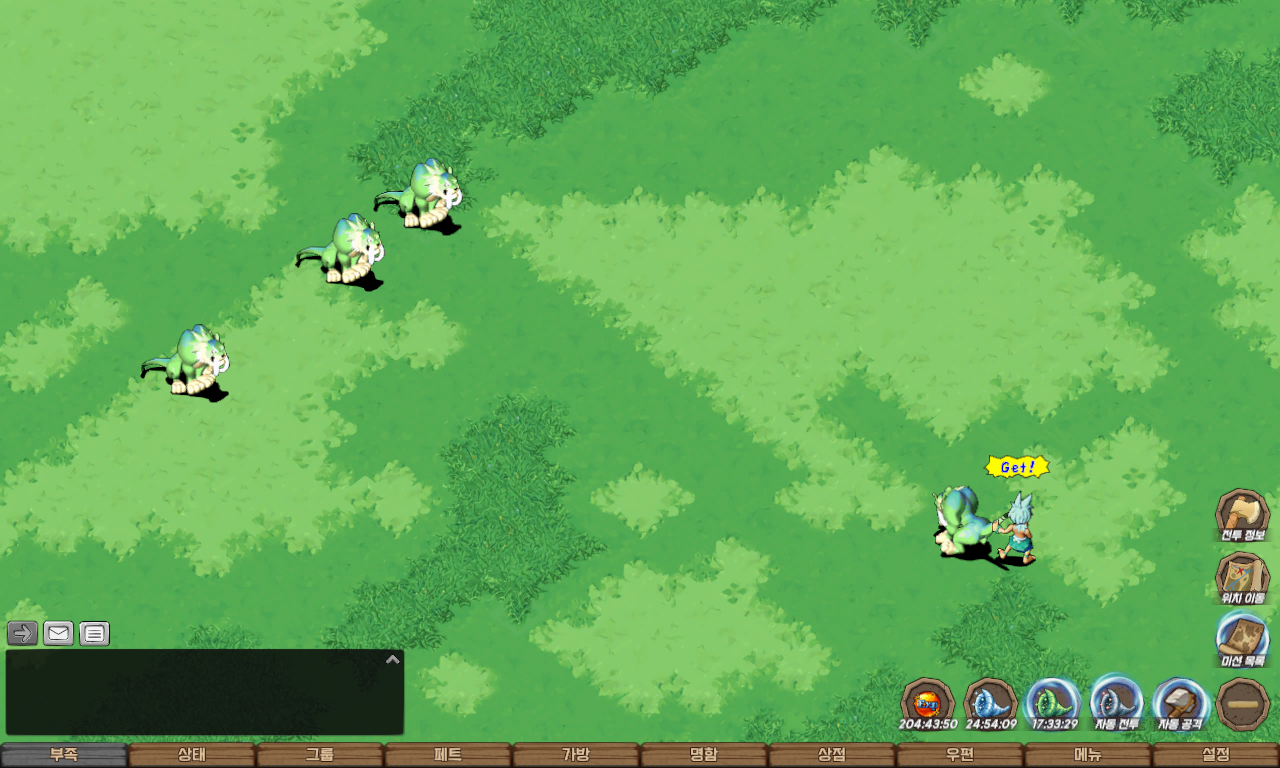Open the 메뉴 (menu) button

point(1087,755)
